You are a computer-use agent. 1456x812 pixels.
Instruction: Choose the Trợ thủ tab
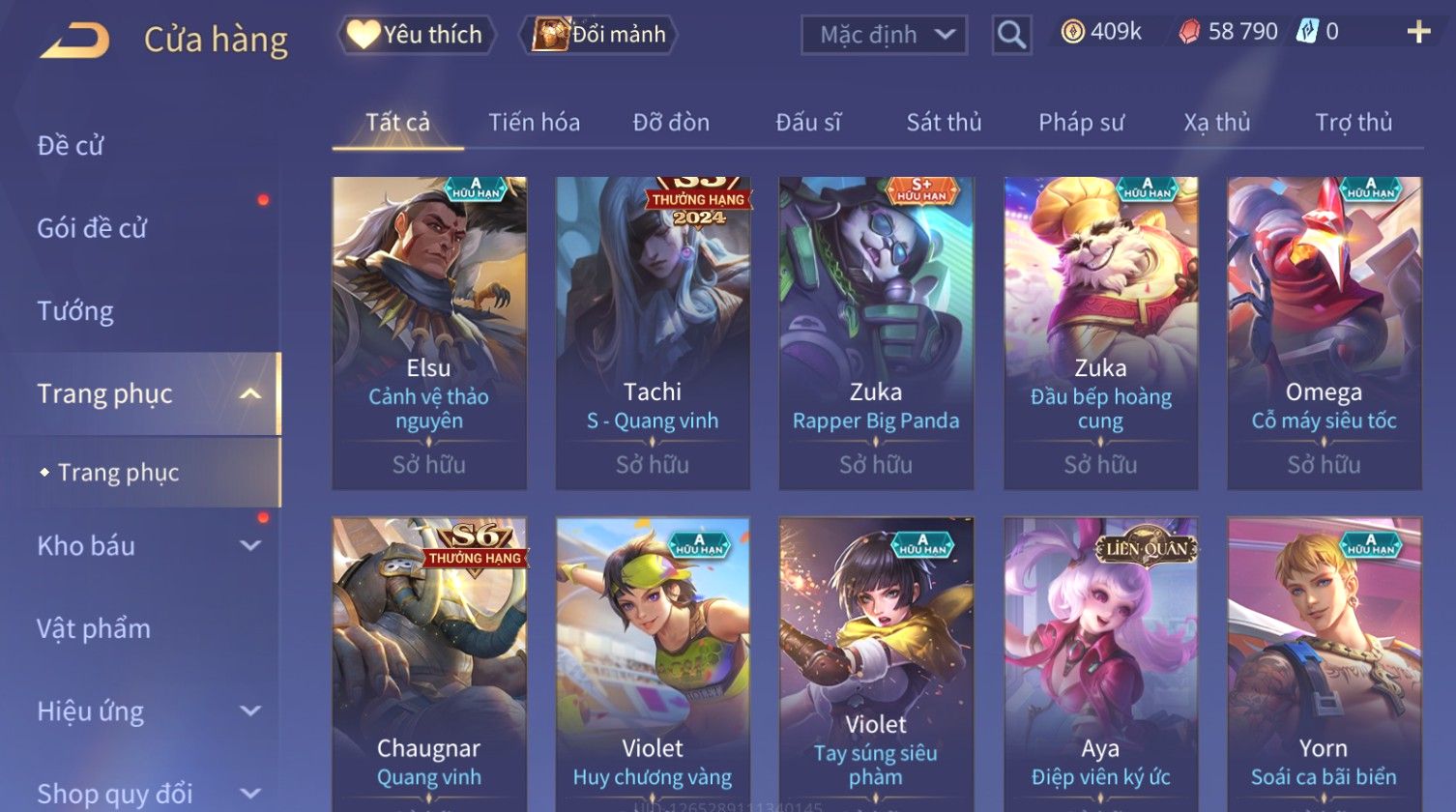tap(1353, 123)
